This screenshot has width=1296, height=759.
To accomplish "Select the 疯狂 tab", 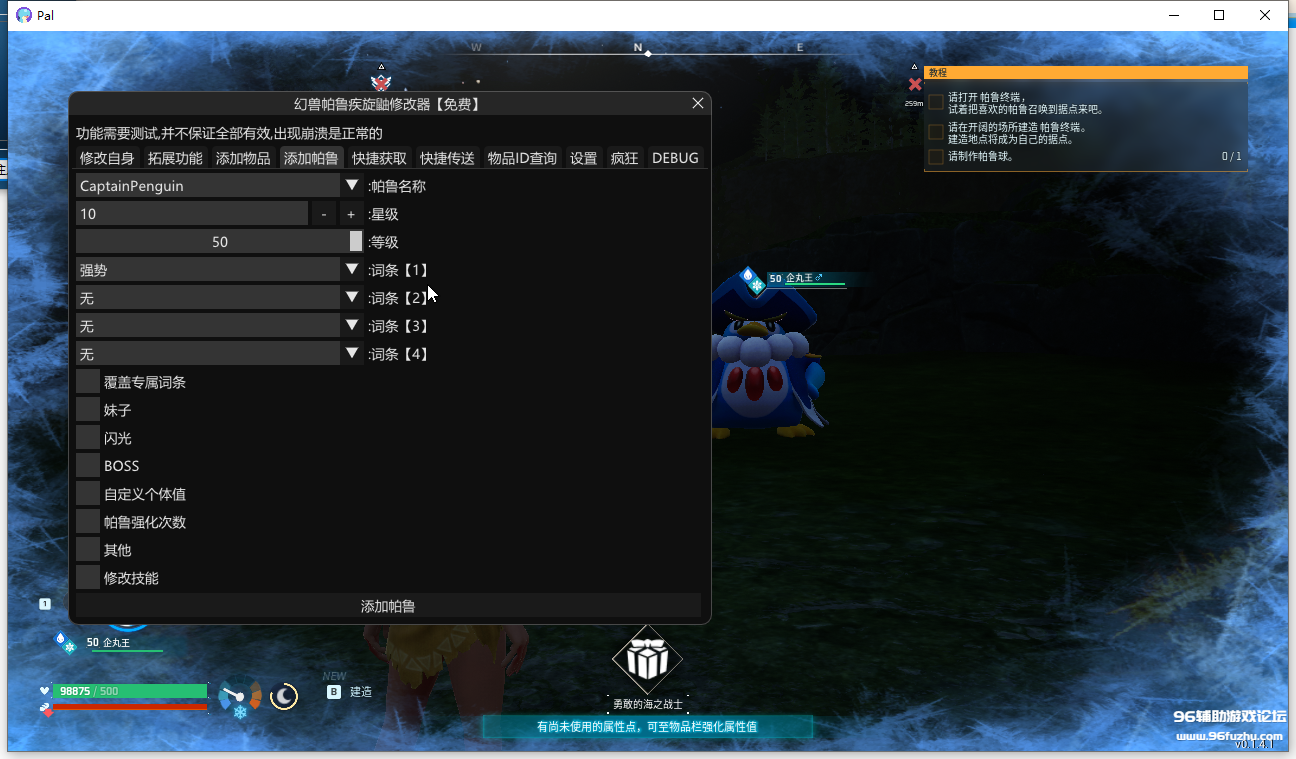I will point(624,158).
